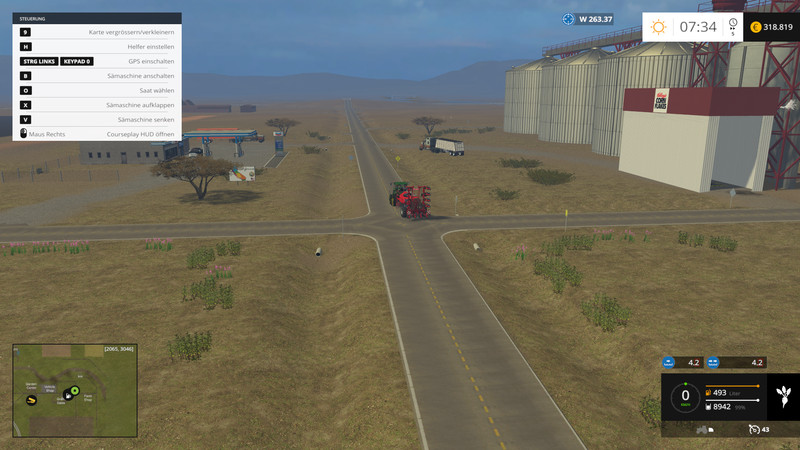The height and width of the screenshot is (450, 800).
Task: Click the green player marker on minimap
Action: (74, 389)
